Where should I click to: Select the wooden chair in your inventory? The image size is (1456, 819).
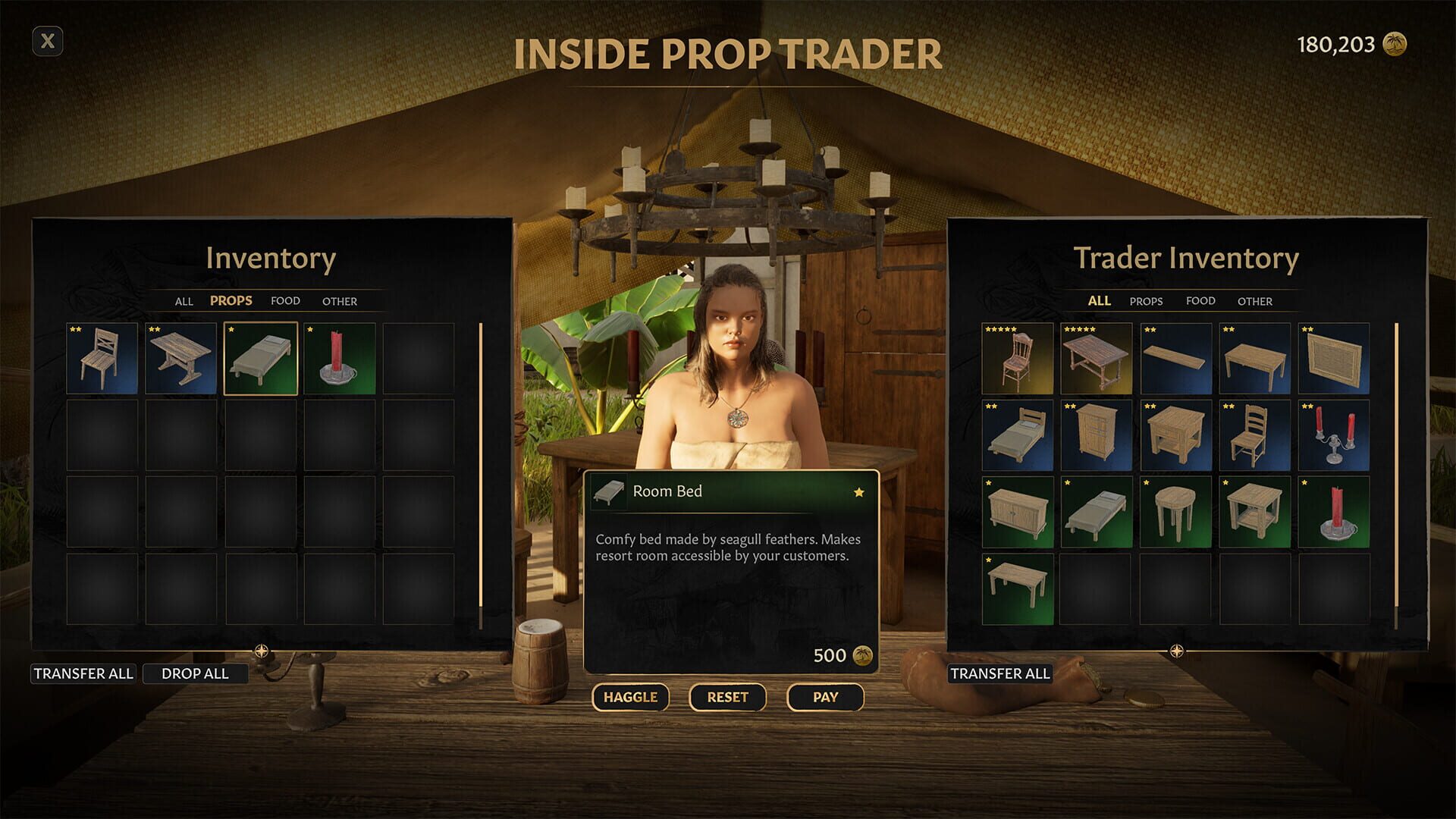(102, 356)
